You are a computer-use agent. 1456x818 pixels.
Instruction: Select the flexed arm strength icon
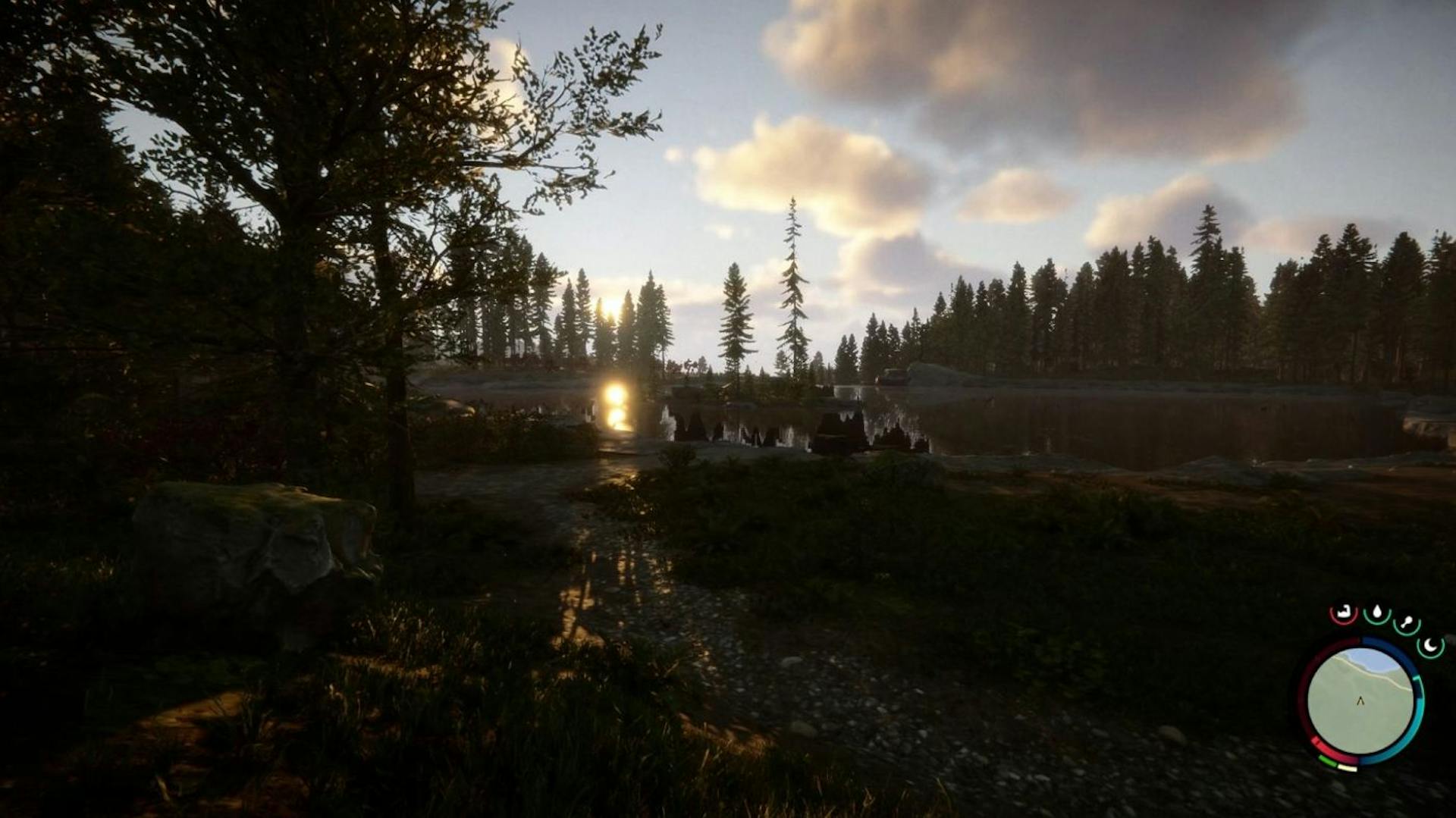click(x=1344, y=613)
